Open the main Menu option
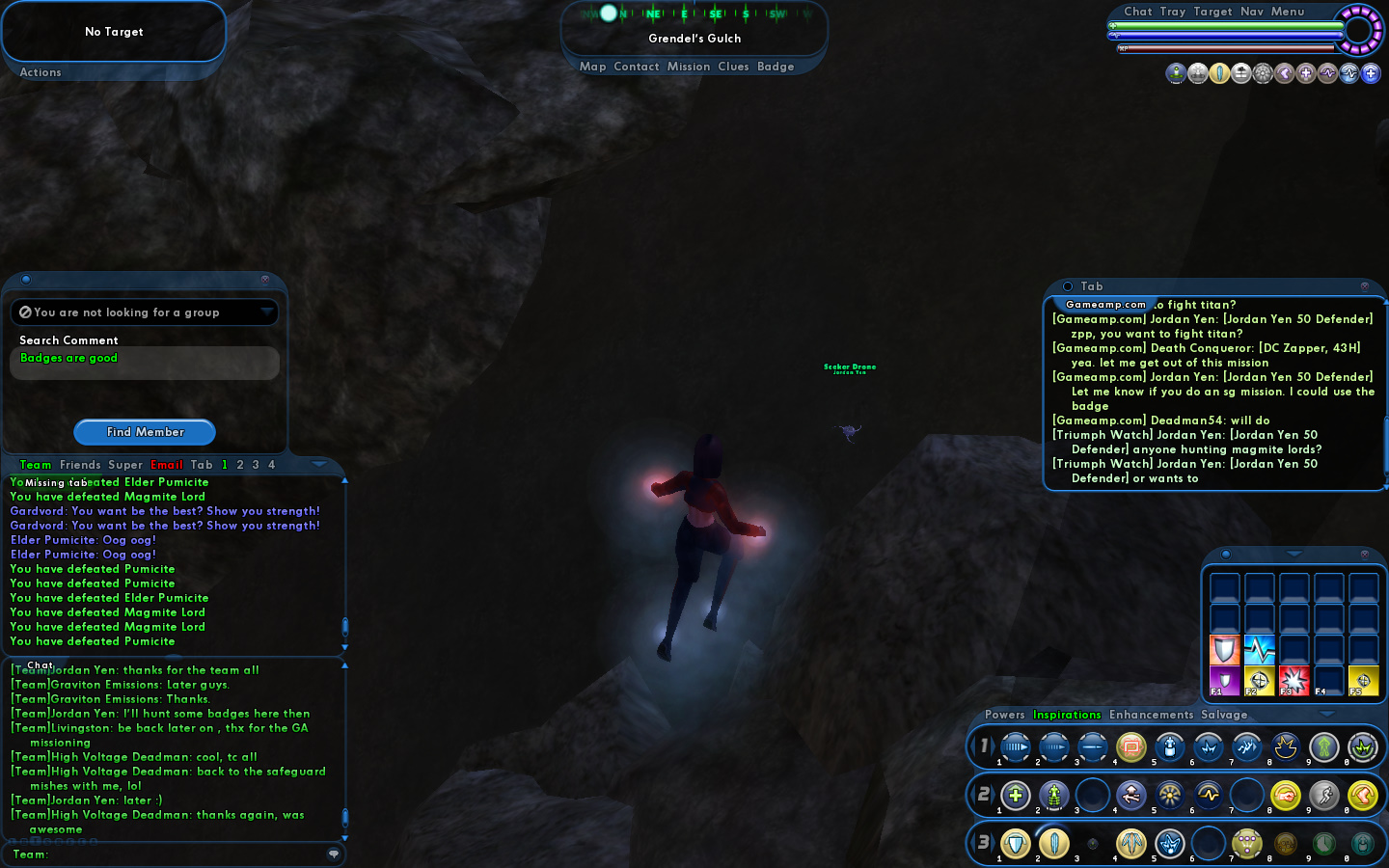Image resolution: width=1389 pixels, height=868 pixels. 1287,12
